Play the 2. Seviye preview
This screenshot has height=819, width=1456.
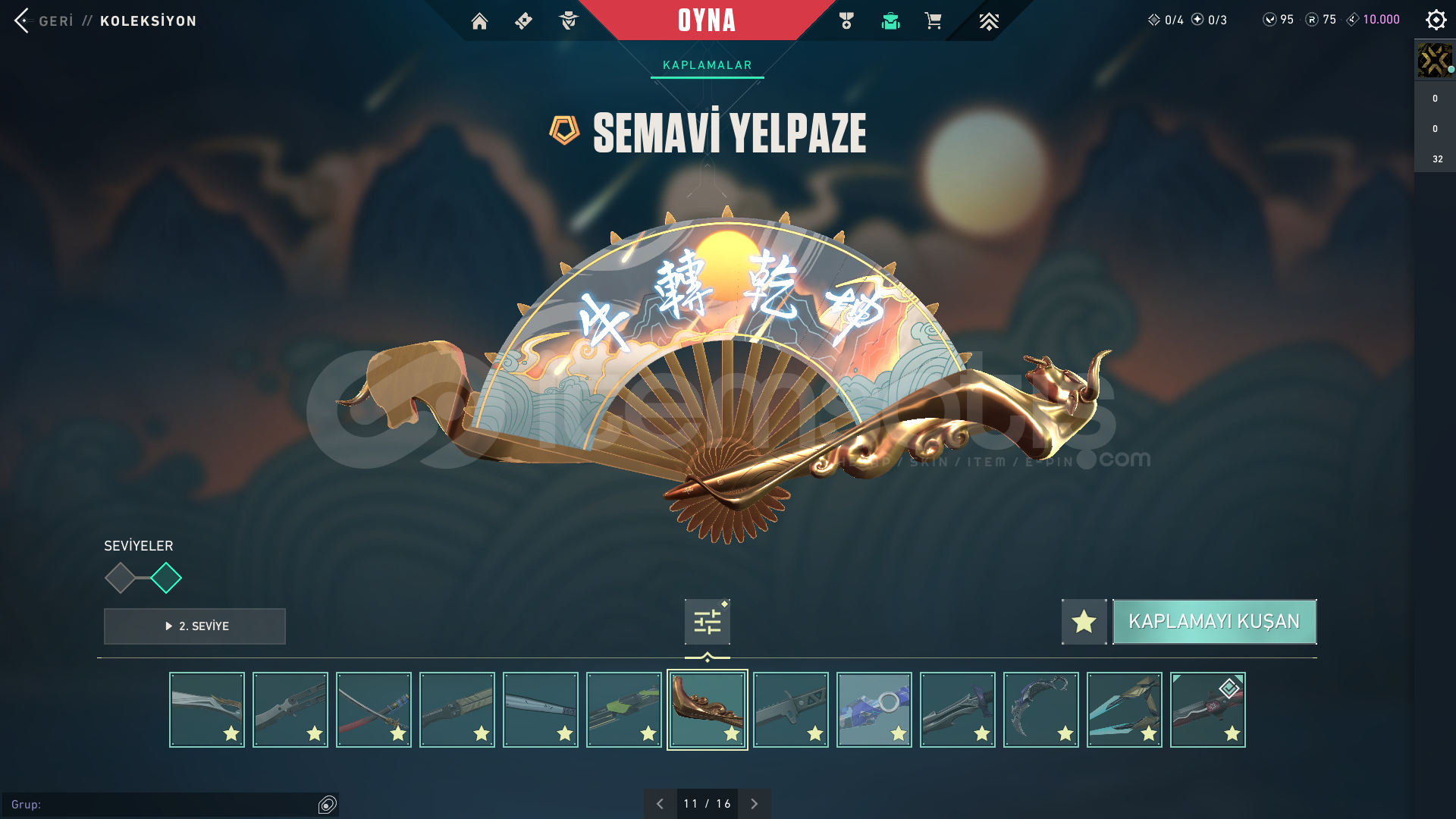pos(195,626)
